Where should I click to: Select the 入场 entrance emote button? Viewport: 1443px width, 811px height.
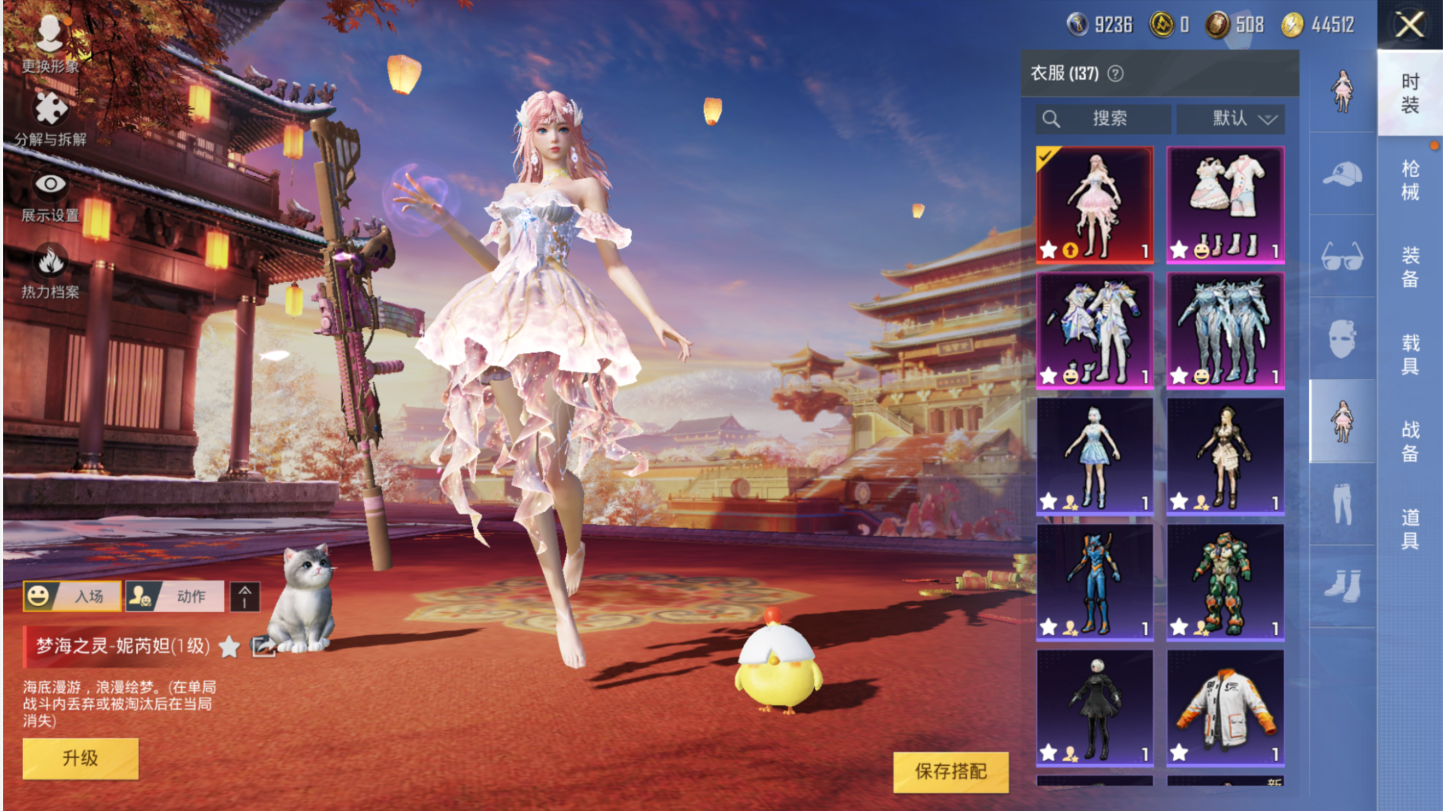click(72, 596)
